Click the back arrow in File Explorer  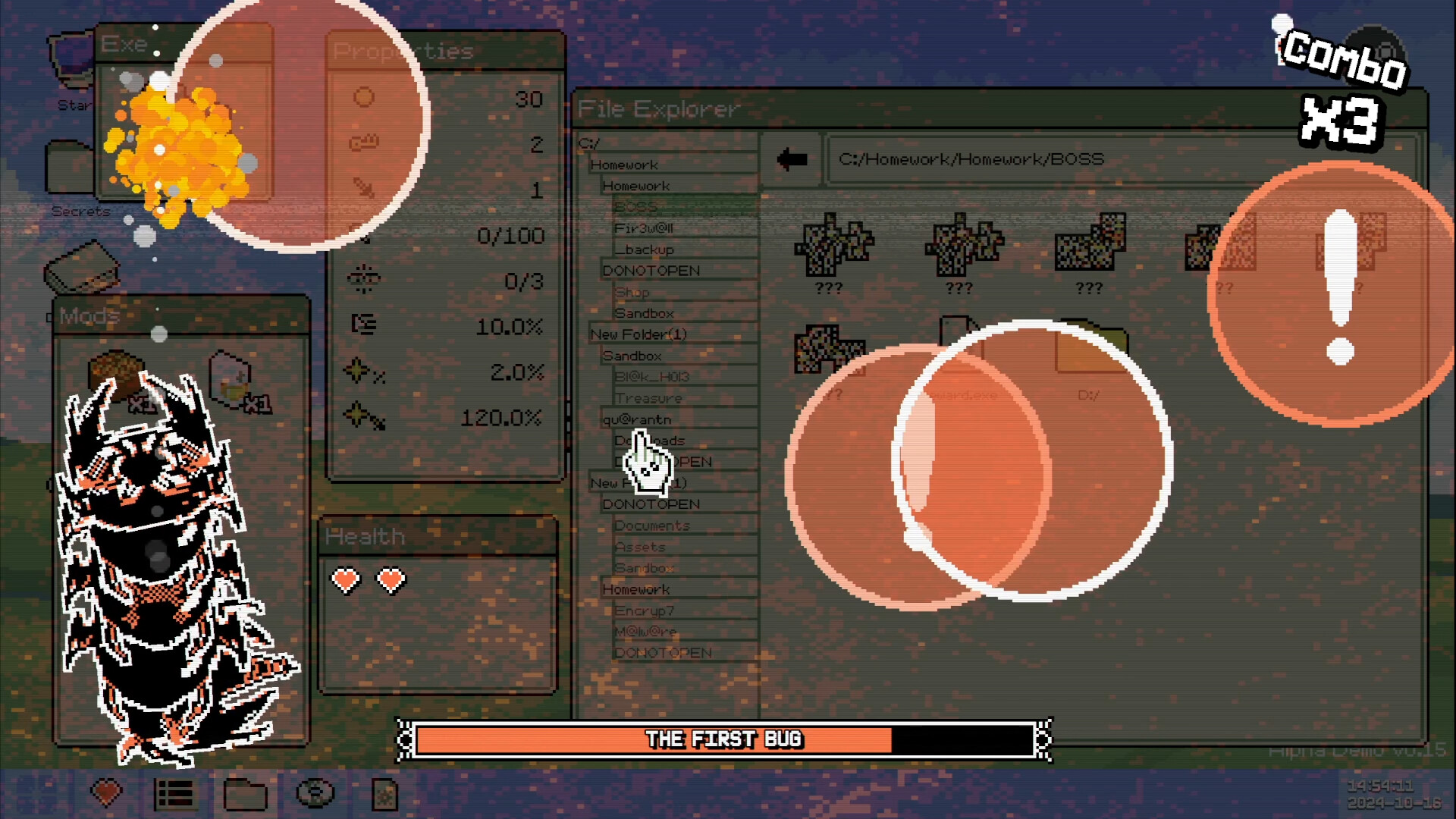791,158
